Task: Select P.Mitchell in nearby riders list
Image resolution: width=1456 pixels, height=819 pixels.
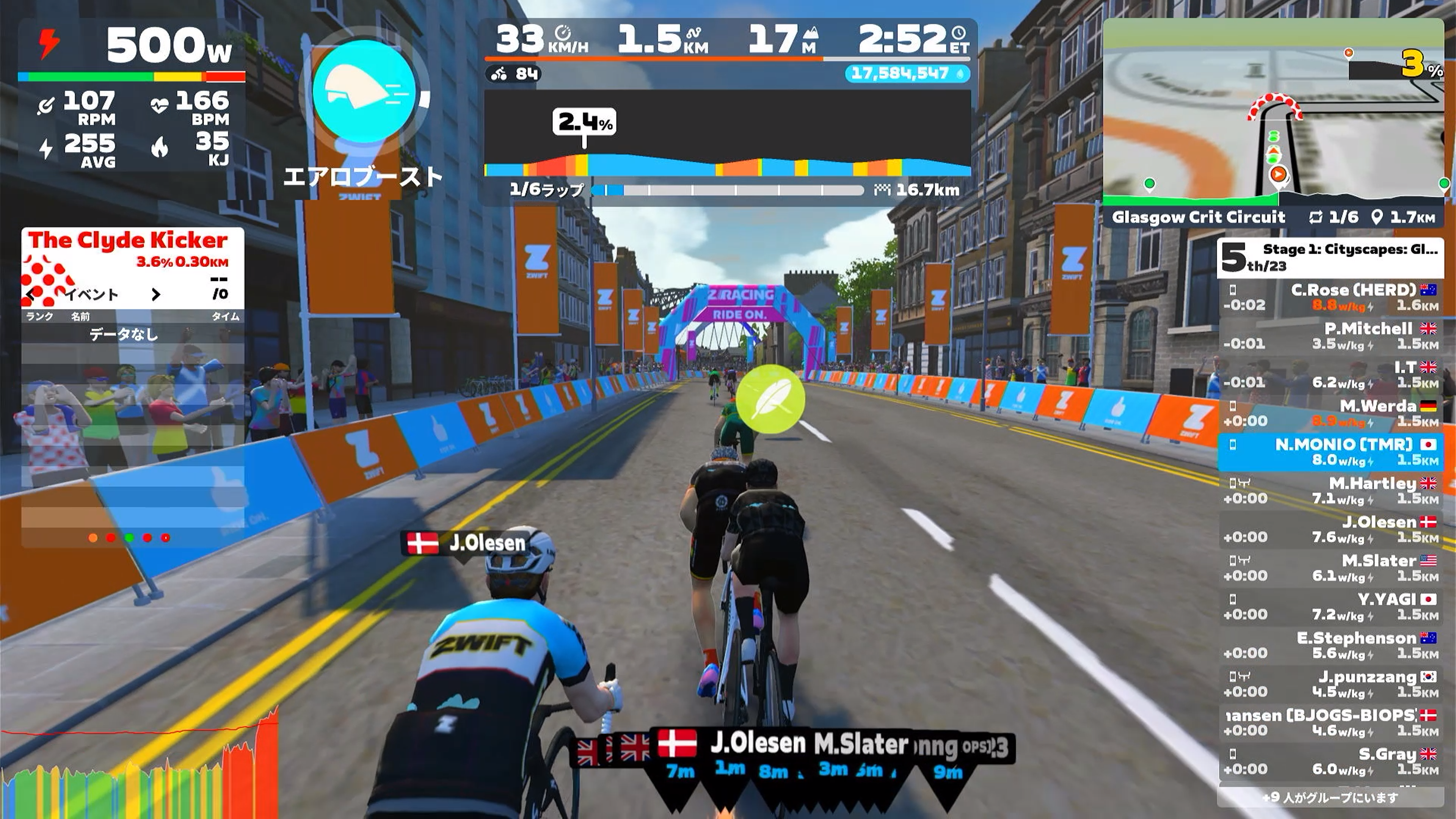Action: (x=1330, y=336)
